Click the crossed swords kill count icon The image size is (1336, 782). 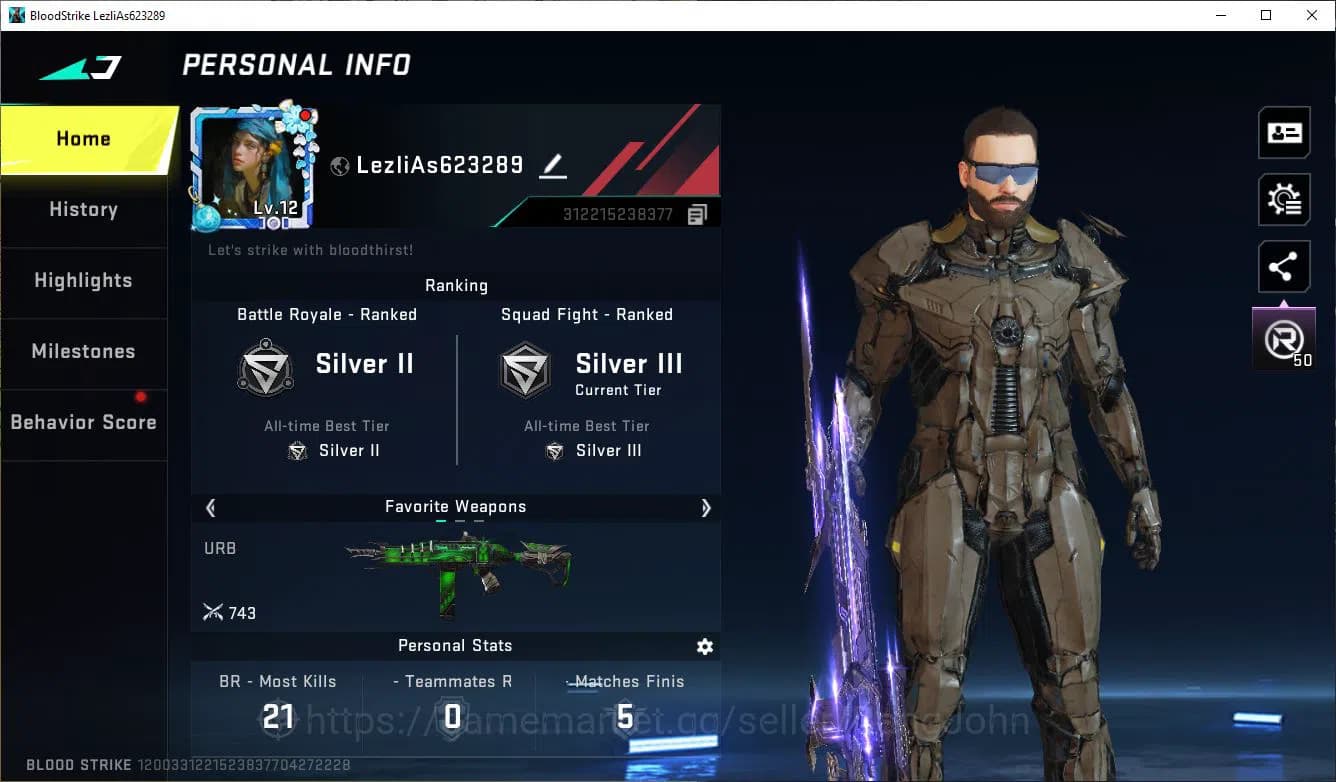click(213, 612)
